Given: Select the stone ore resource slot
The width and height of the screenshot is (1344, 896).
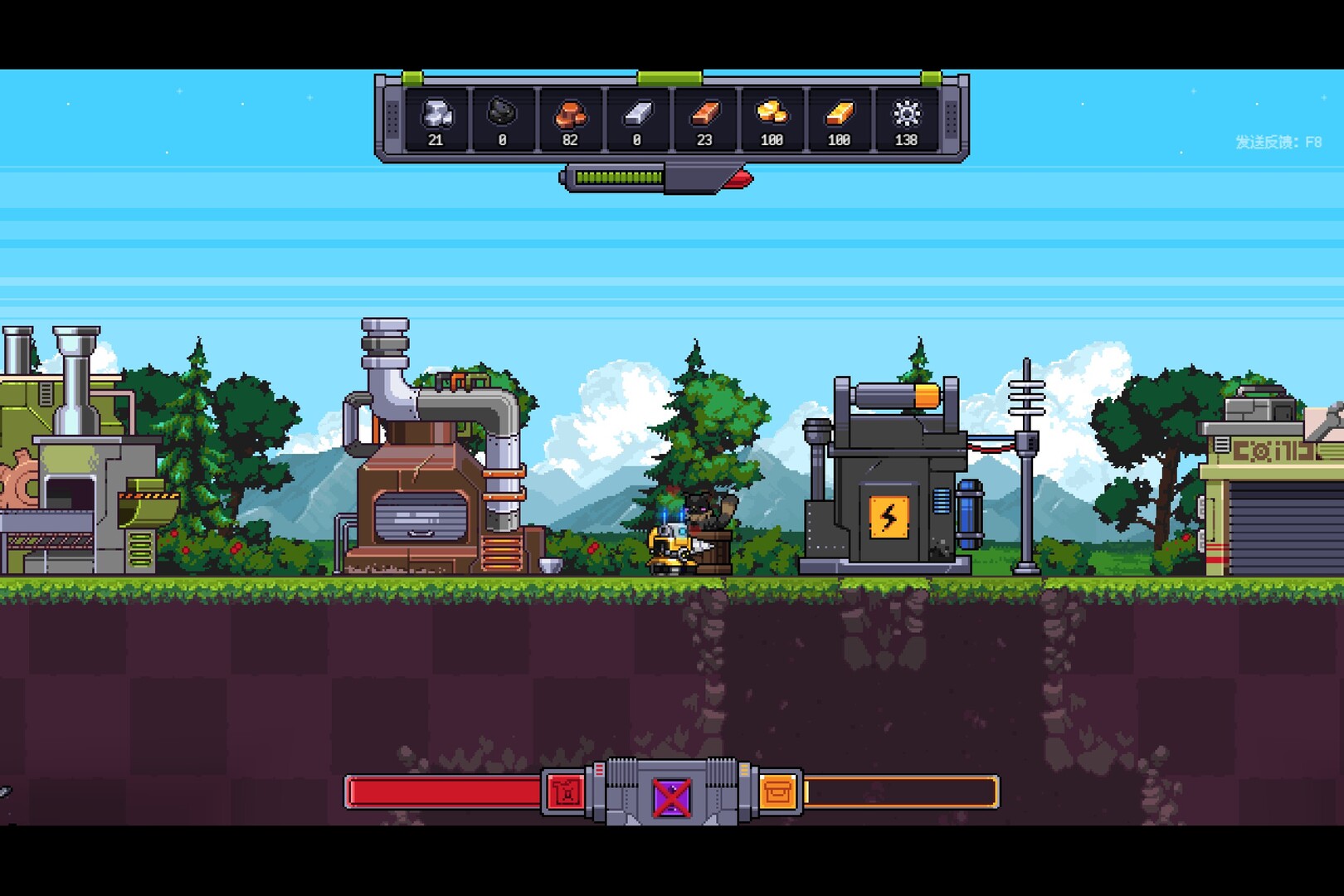Looking at the screenshot, I should [x=436, y=119].
